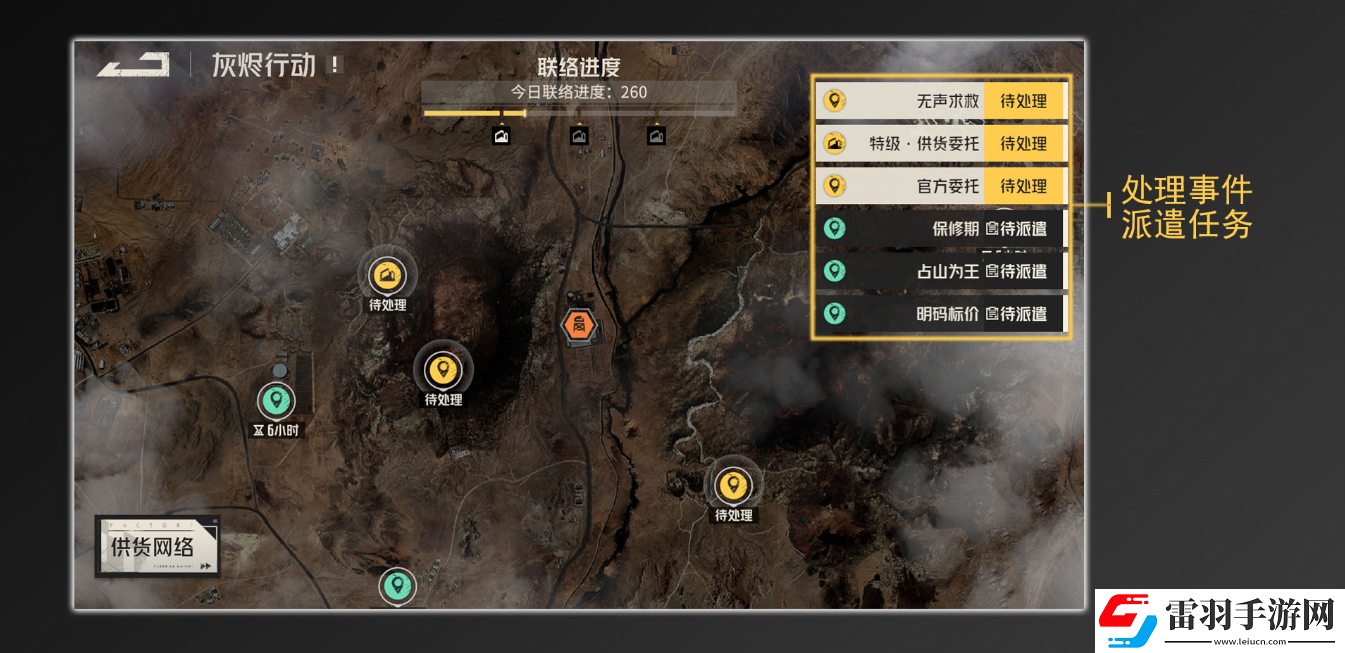Select the 明码标价 dispatch task
The width and height of the screenshot is (1345, 653).
[x=940, y=314]
